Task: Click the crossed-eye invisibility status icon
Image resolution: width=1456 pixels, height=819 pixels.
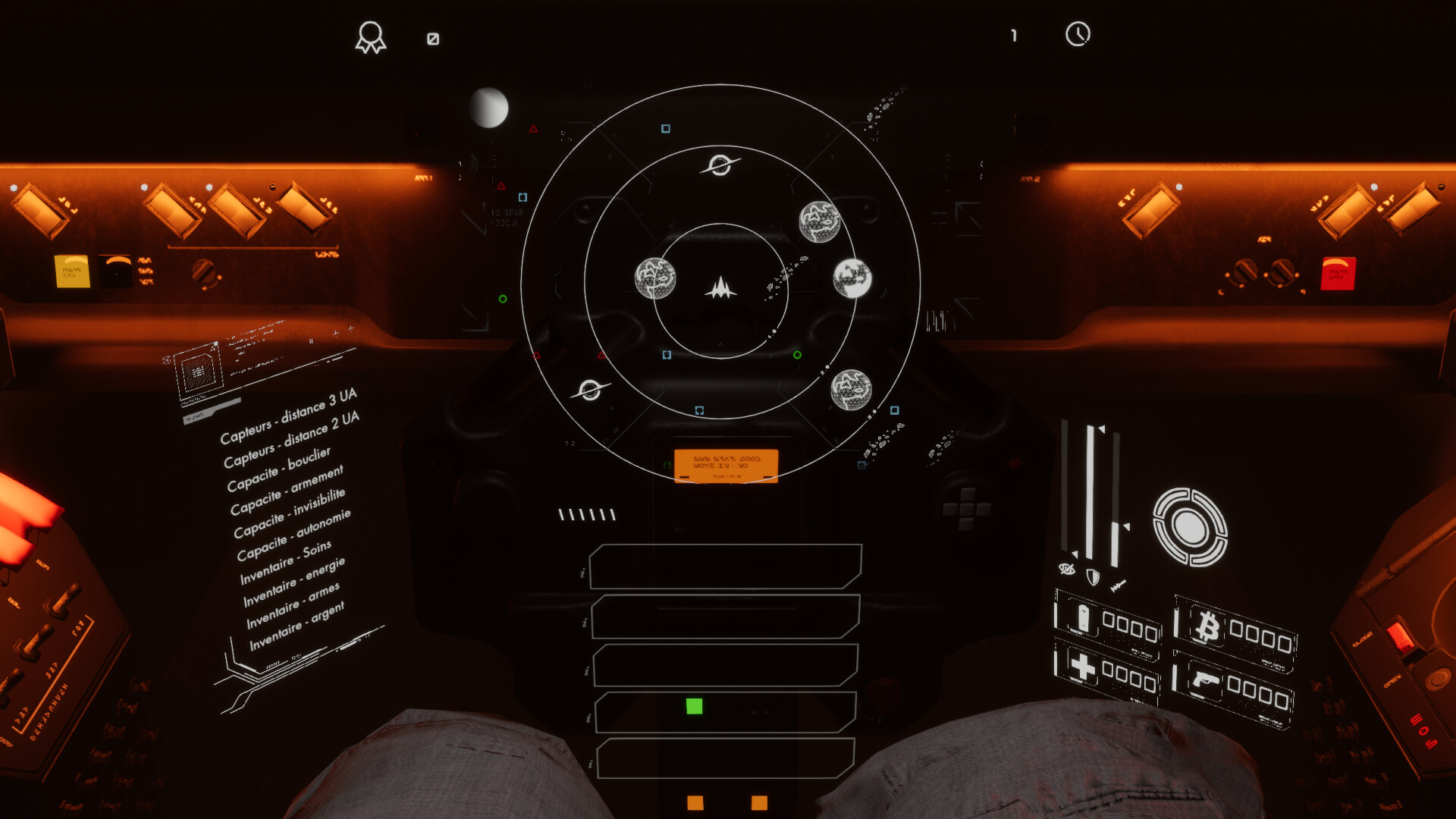Action: coord(1066,570)
